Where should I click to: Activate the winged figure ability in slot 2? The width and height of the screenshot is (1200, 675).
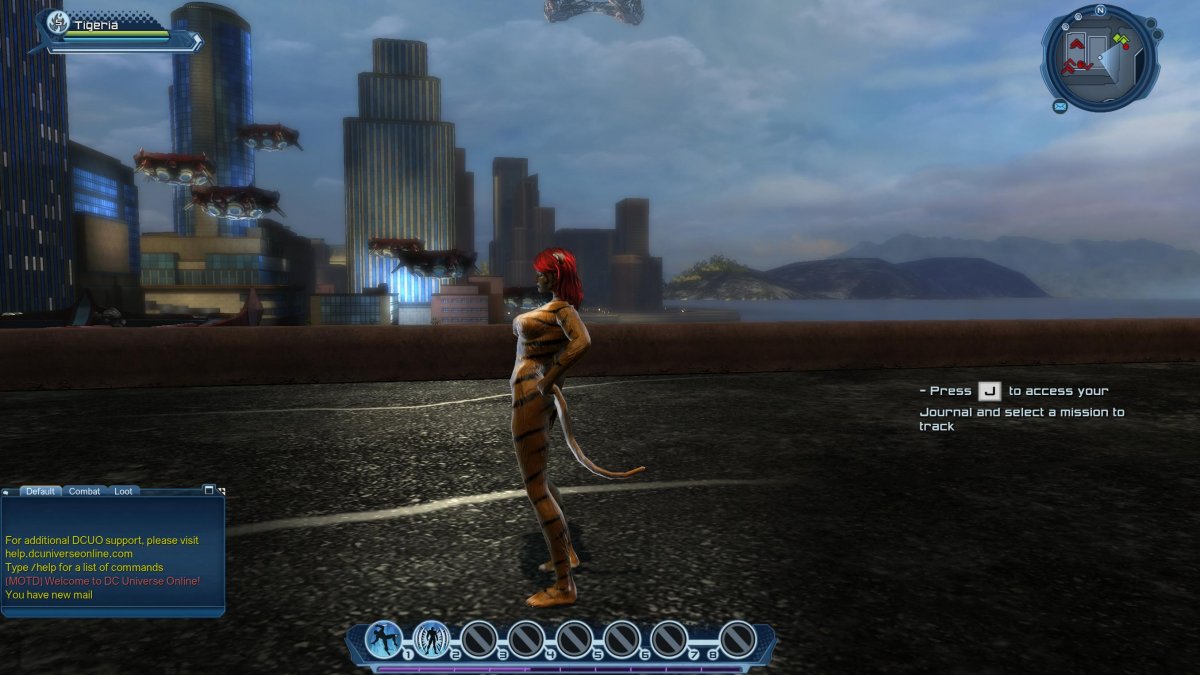pos(432,639)
